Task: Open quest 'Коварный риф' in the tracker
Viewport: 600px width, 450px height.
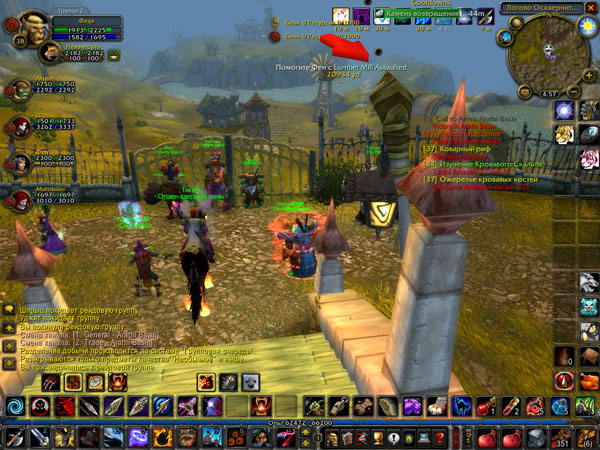Action: coord(458,149)
